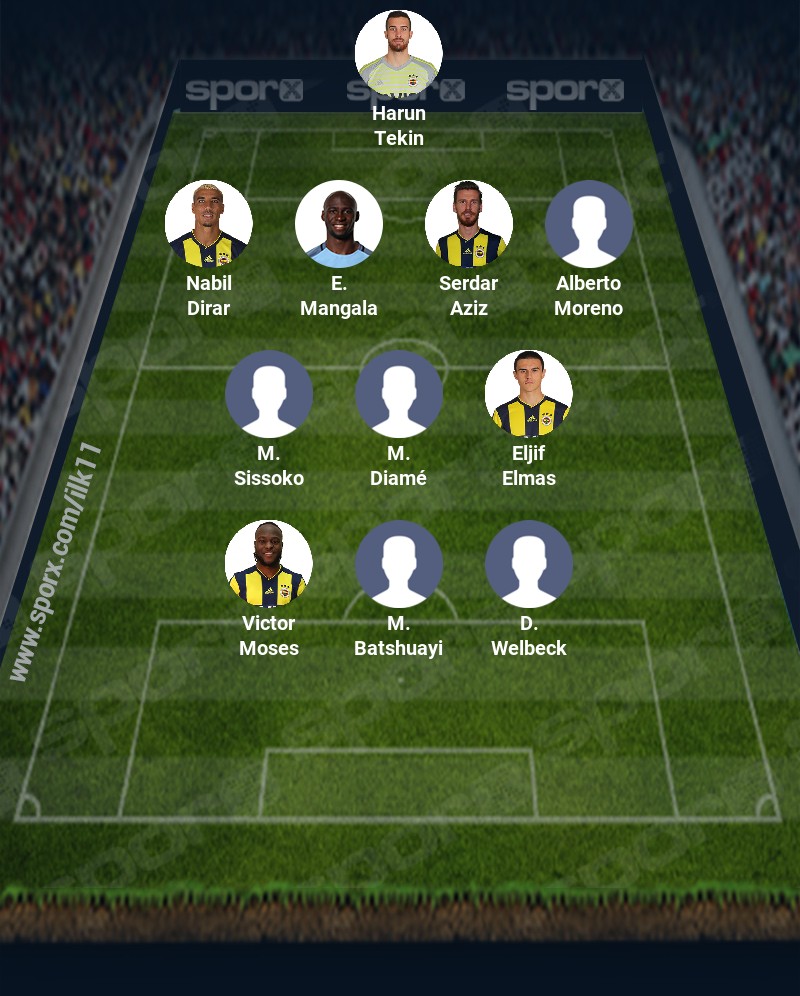
Task: Pick Victor Moses in attack
Action: (x=269, y=564)
